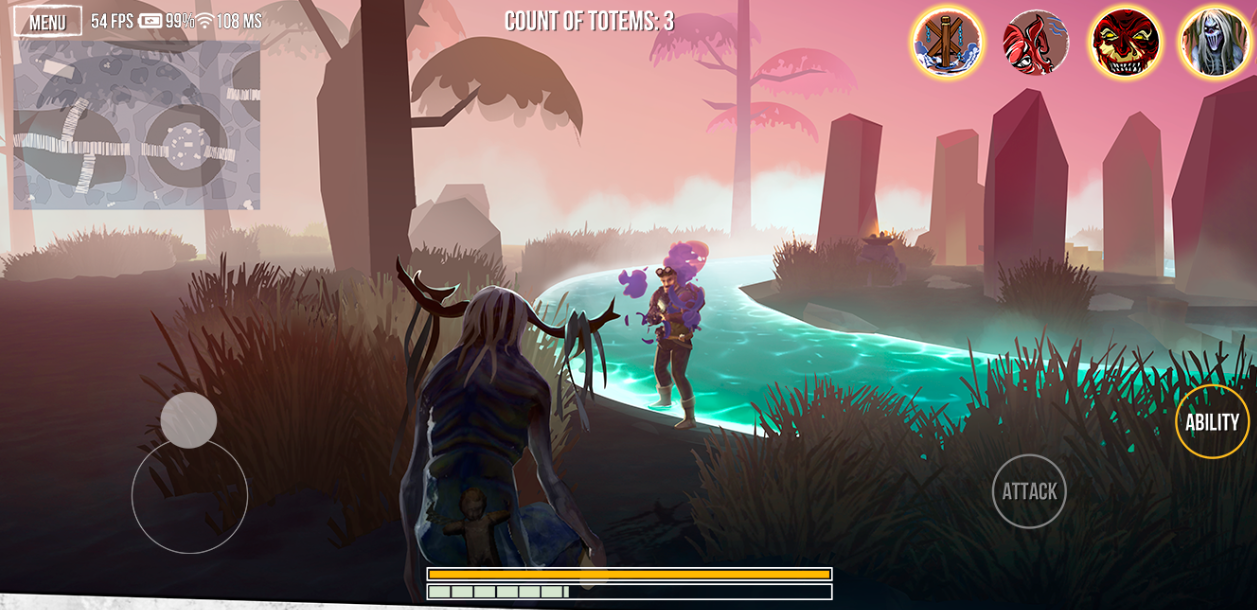Select the red listening ear icon
This screenshot has height=610, width=1257.
(x=1036, y=42)
